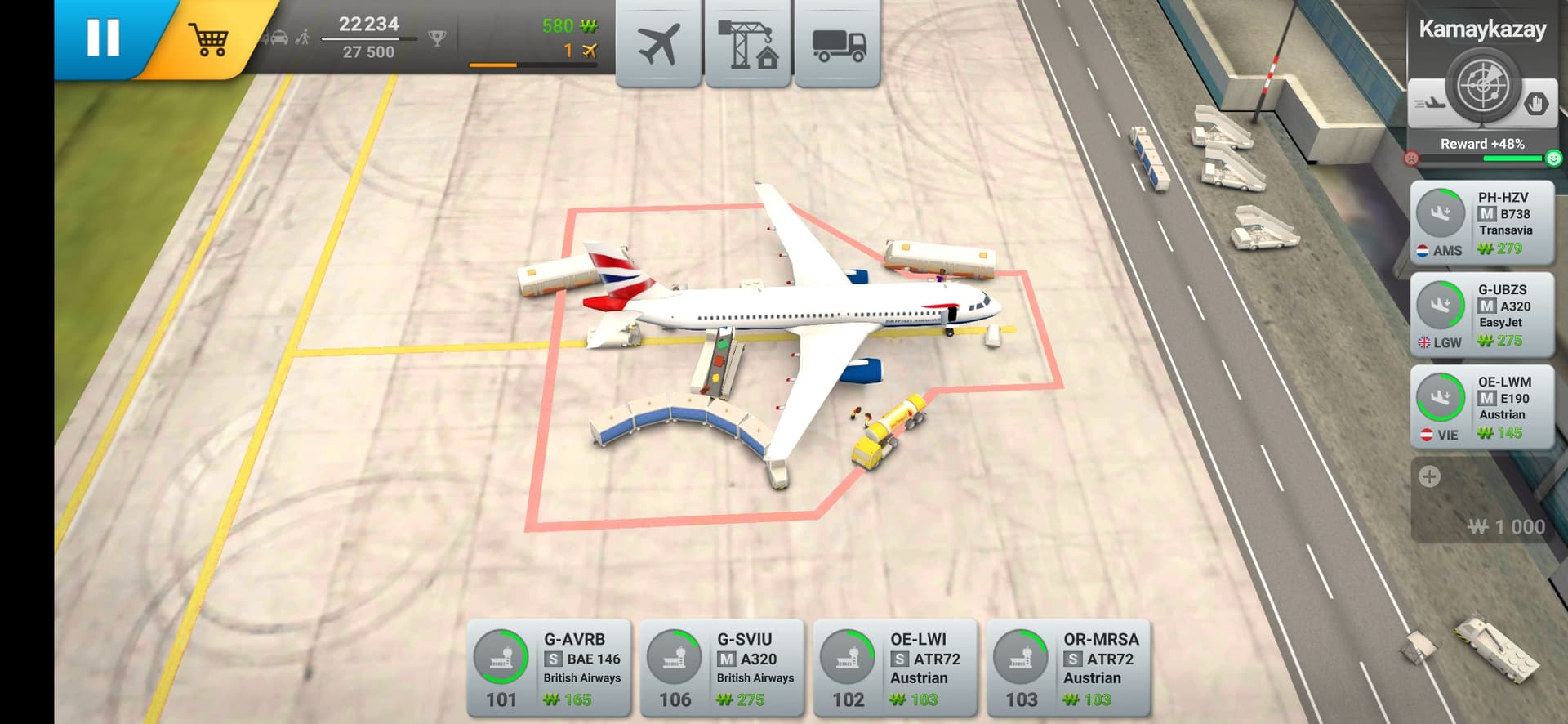Select incoming flight OE-LWM Austrian
This screenshot has width=1568, height=724.
click(1482, 407)
